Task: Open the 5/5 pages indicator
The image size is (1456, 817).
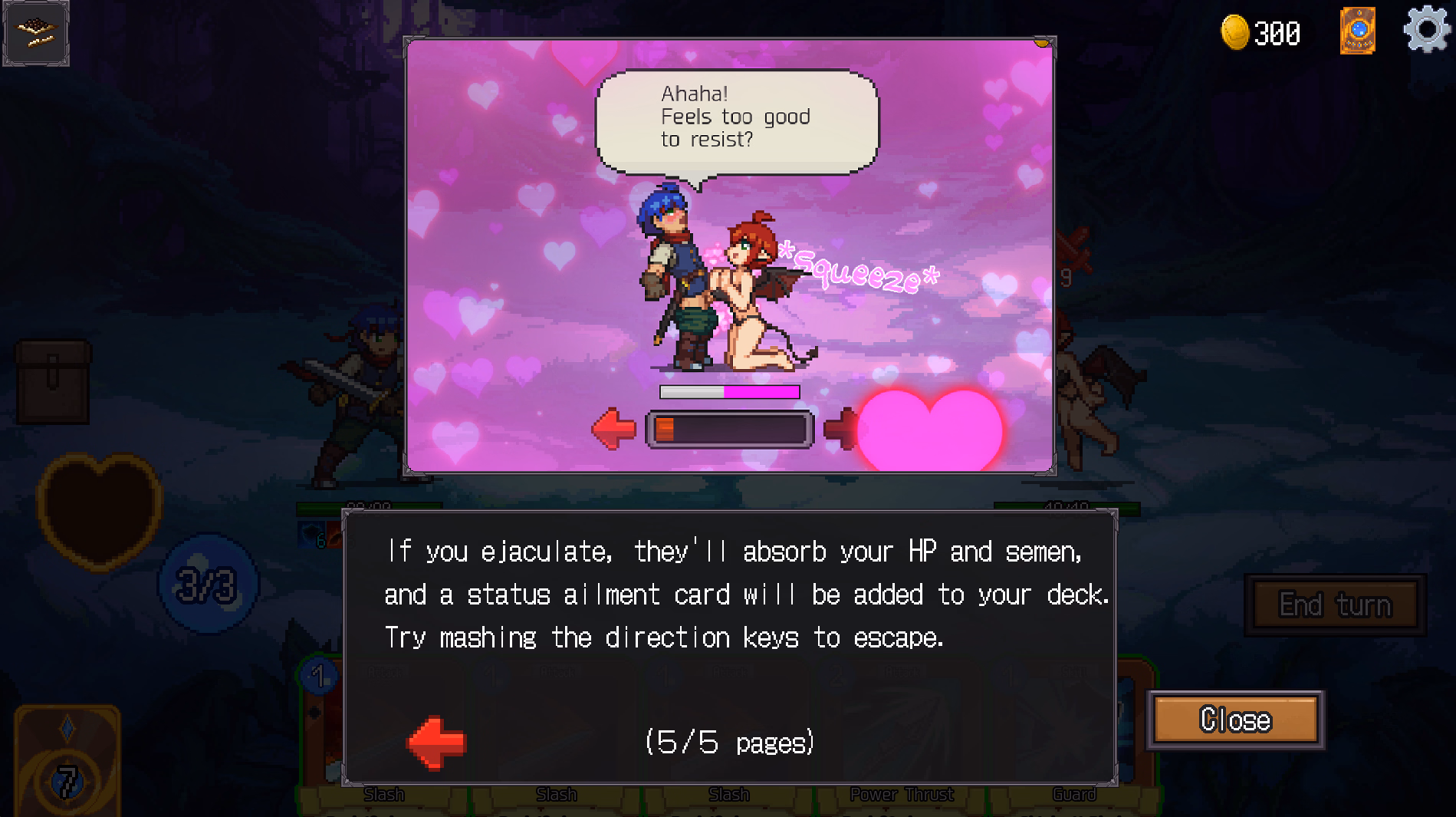Action: [x=730, y=742]
